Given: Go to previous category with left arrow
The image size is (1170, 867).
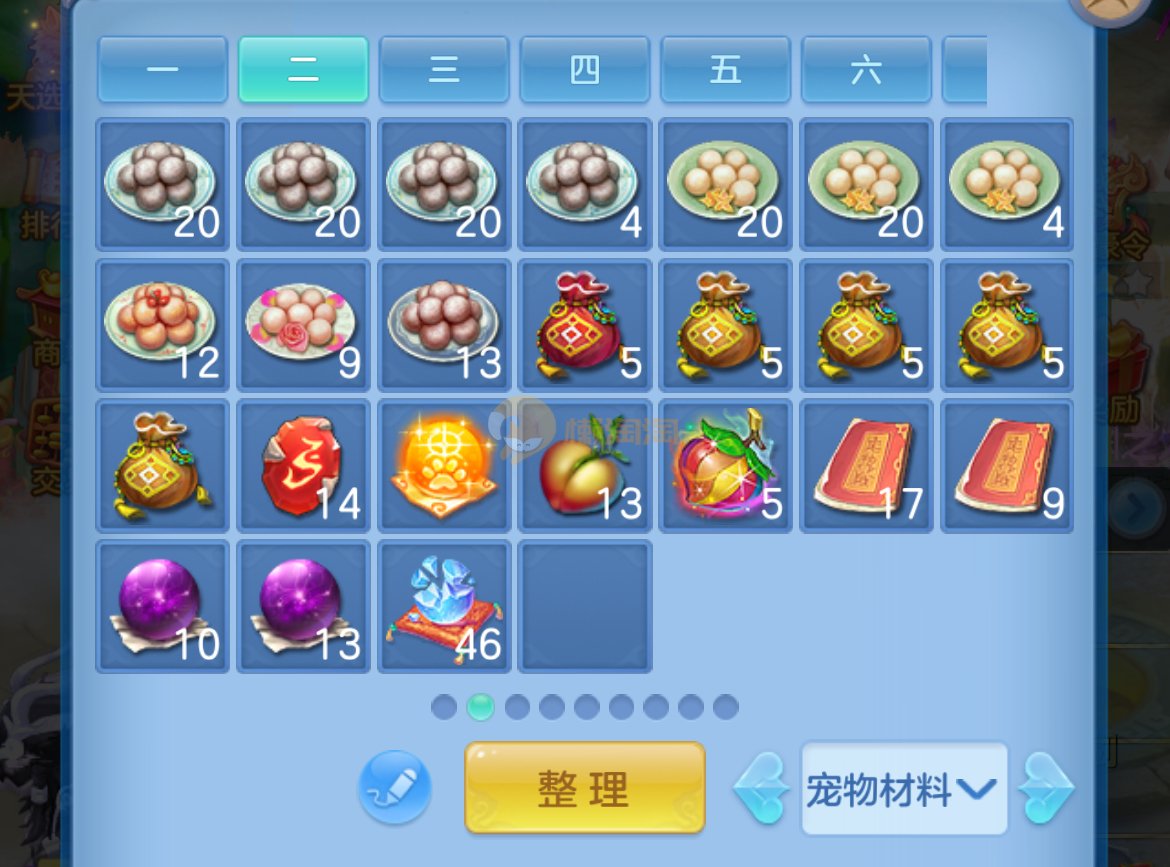Looking at the screenshot, I should 762,789.
